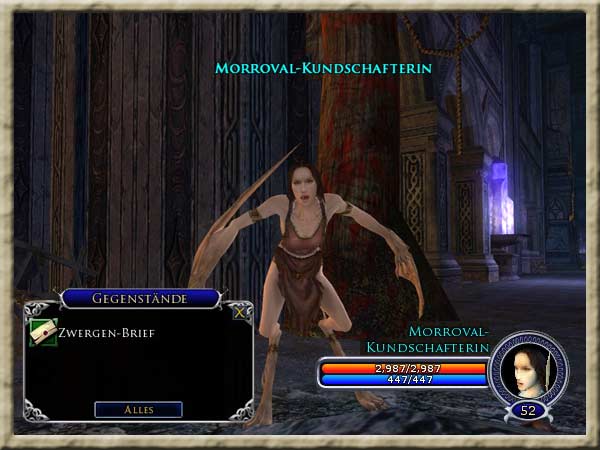Image resolution: width=600 pixels, height=450 pixels.
Task: Loot the Zwergen-Brief item
Action: click(43, 334)
